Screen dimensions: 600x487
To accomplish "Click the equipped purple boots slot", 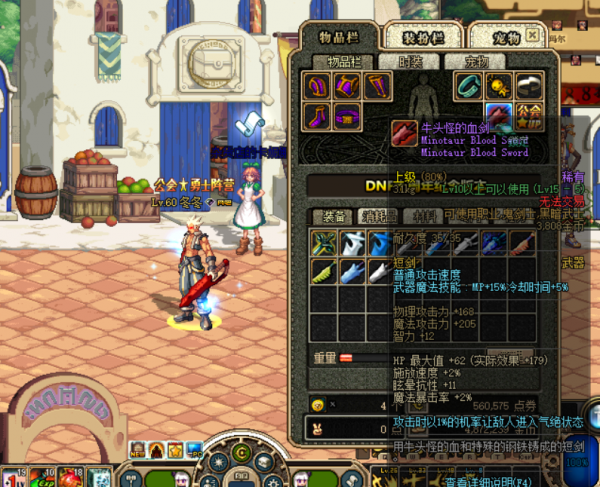I will coord(320,113).
